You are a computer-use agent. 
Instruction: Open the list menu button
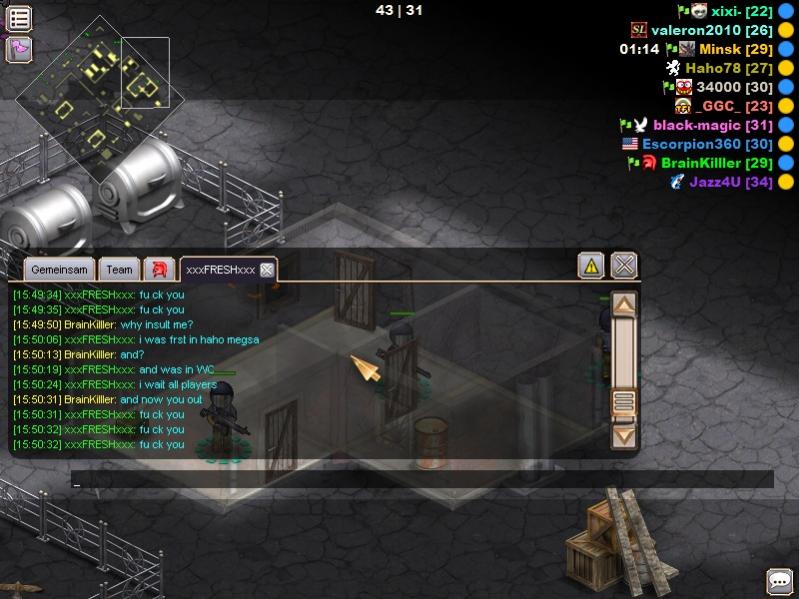[x=19, y=17]
